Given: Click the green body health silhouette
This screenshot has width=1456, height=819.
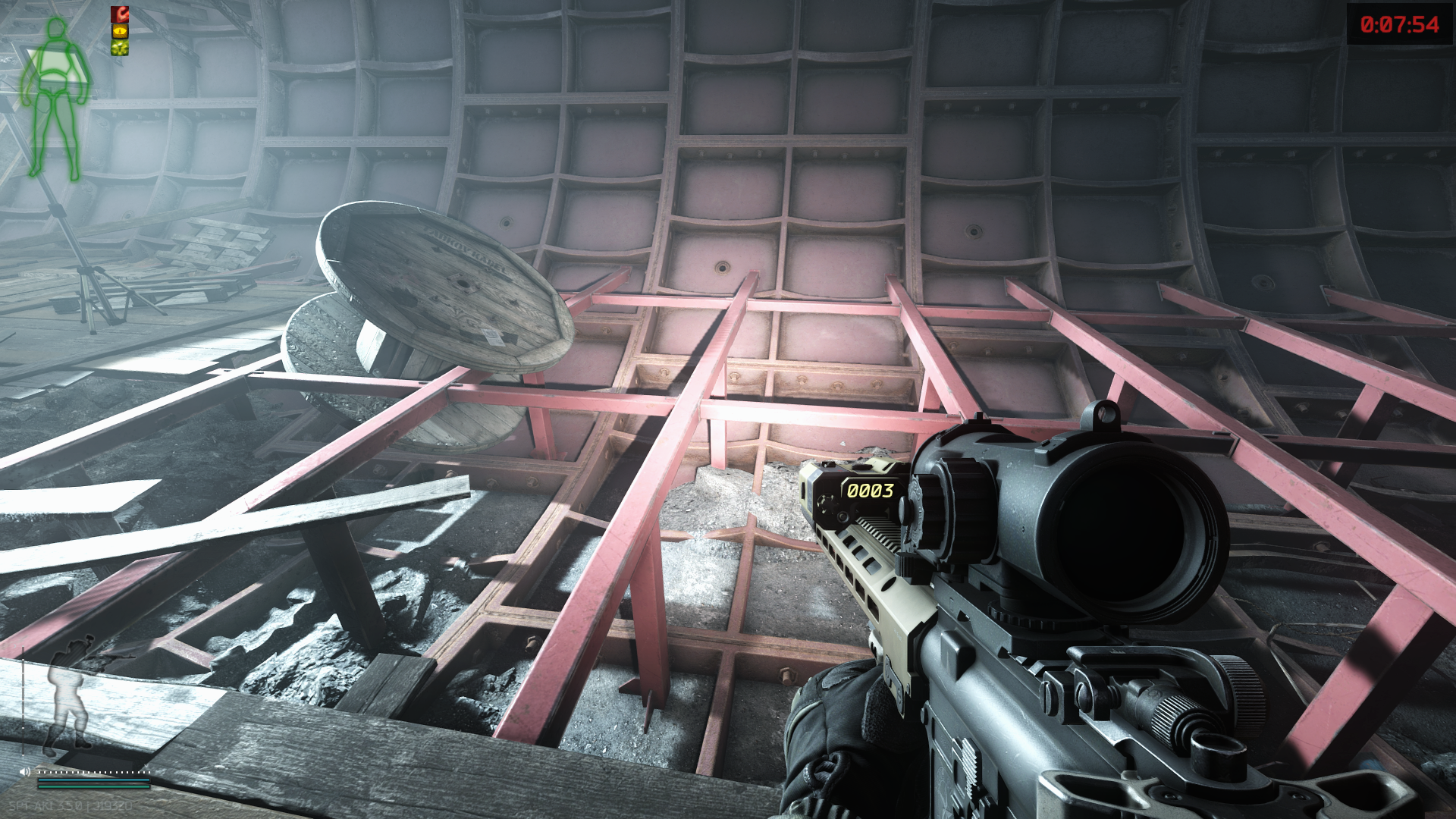Looking at the screenshot, I should click(55, 99).
